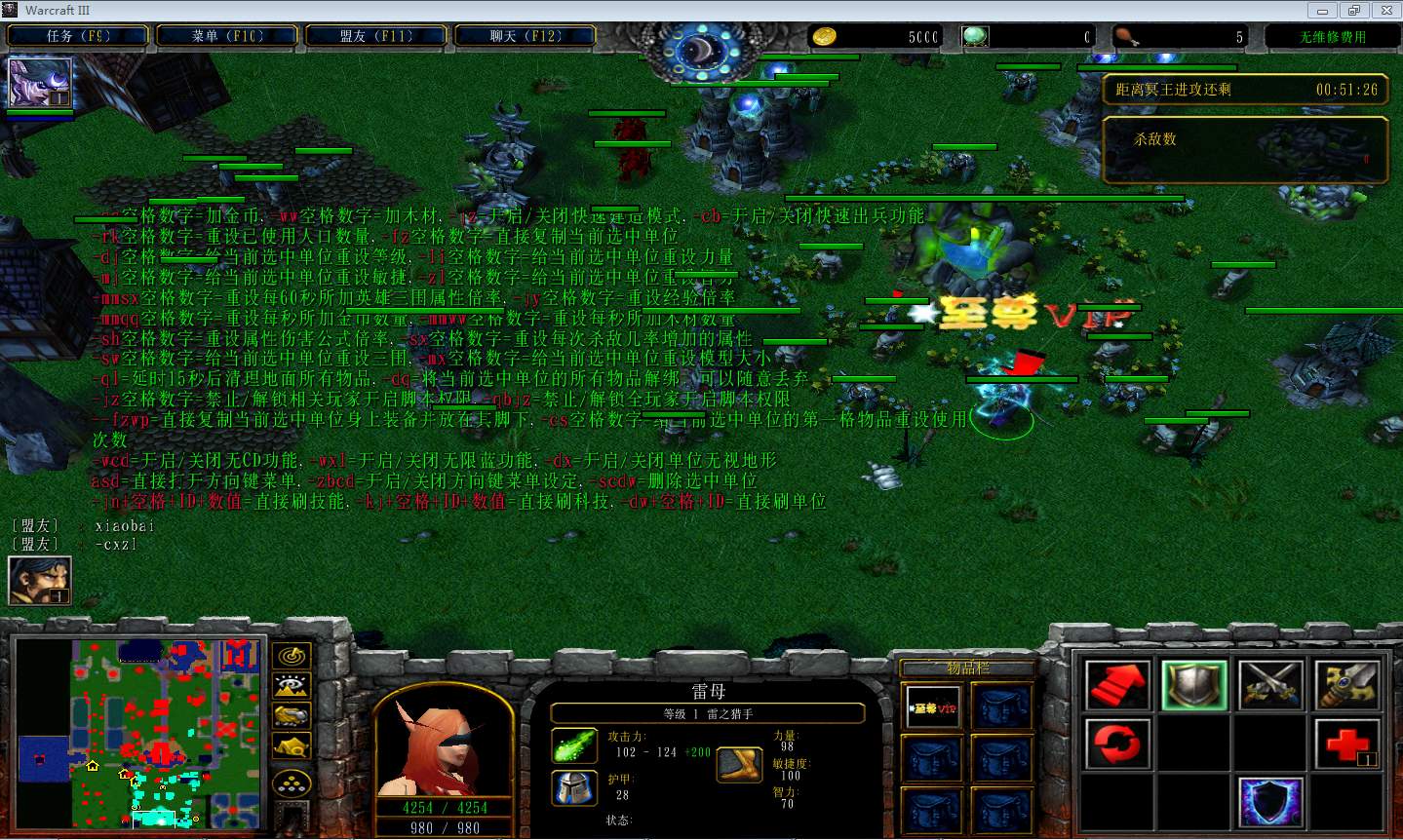This screenshot has width=1403, height=840.
Task: Open the 盟友 (F11) allies menu
Action: click(x=376, y=36)
